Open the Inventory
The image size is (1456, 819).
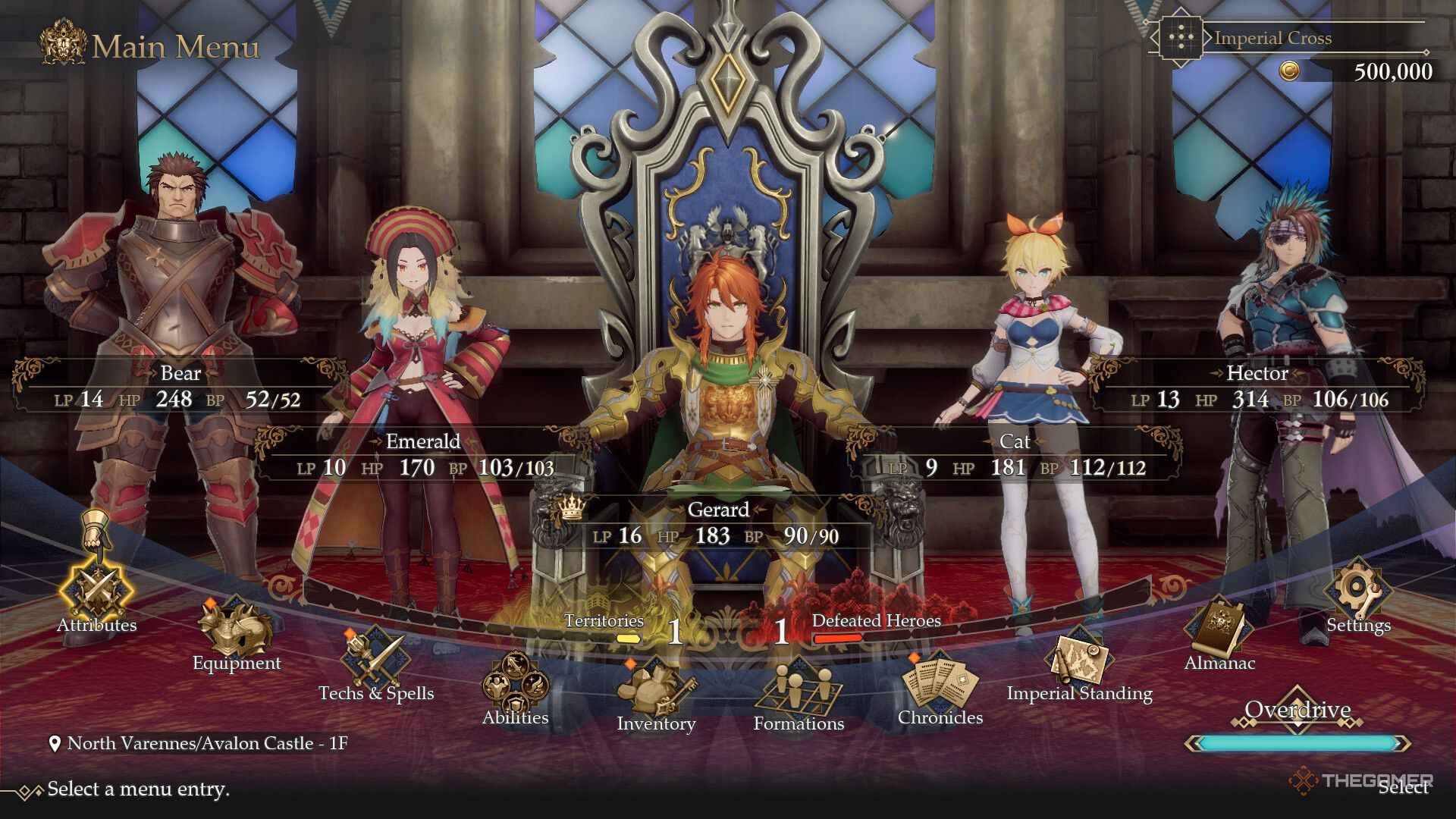pos(655,689)
